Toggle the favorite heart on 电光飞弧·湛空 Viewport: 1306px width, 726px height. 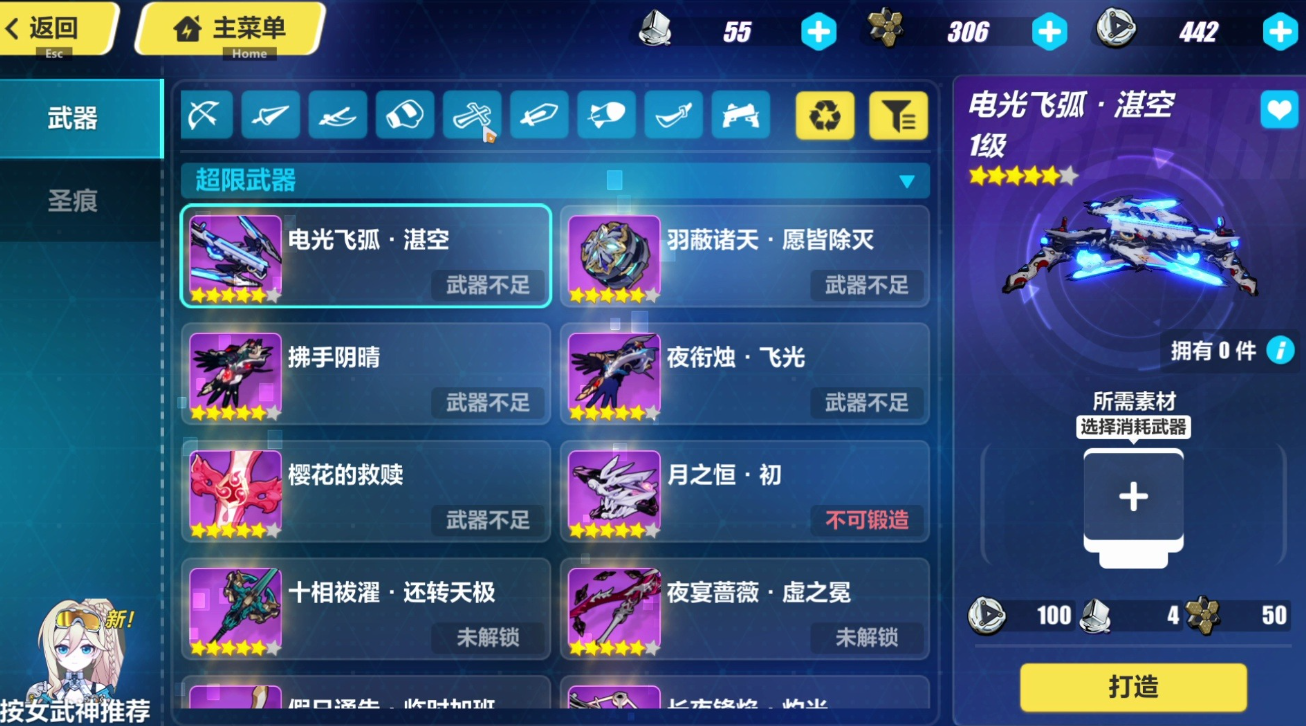point(1279,110)
